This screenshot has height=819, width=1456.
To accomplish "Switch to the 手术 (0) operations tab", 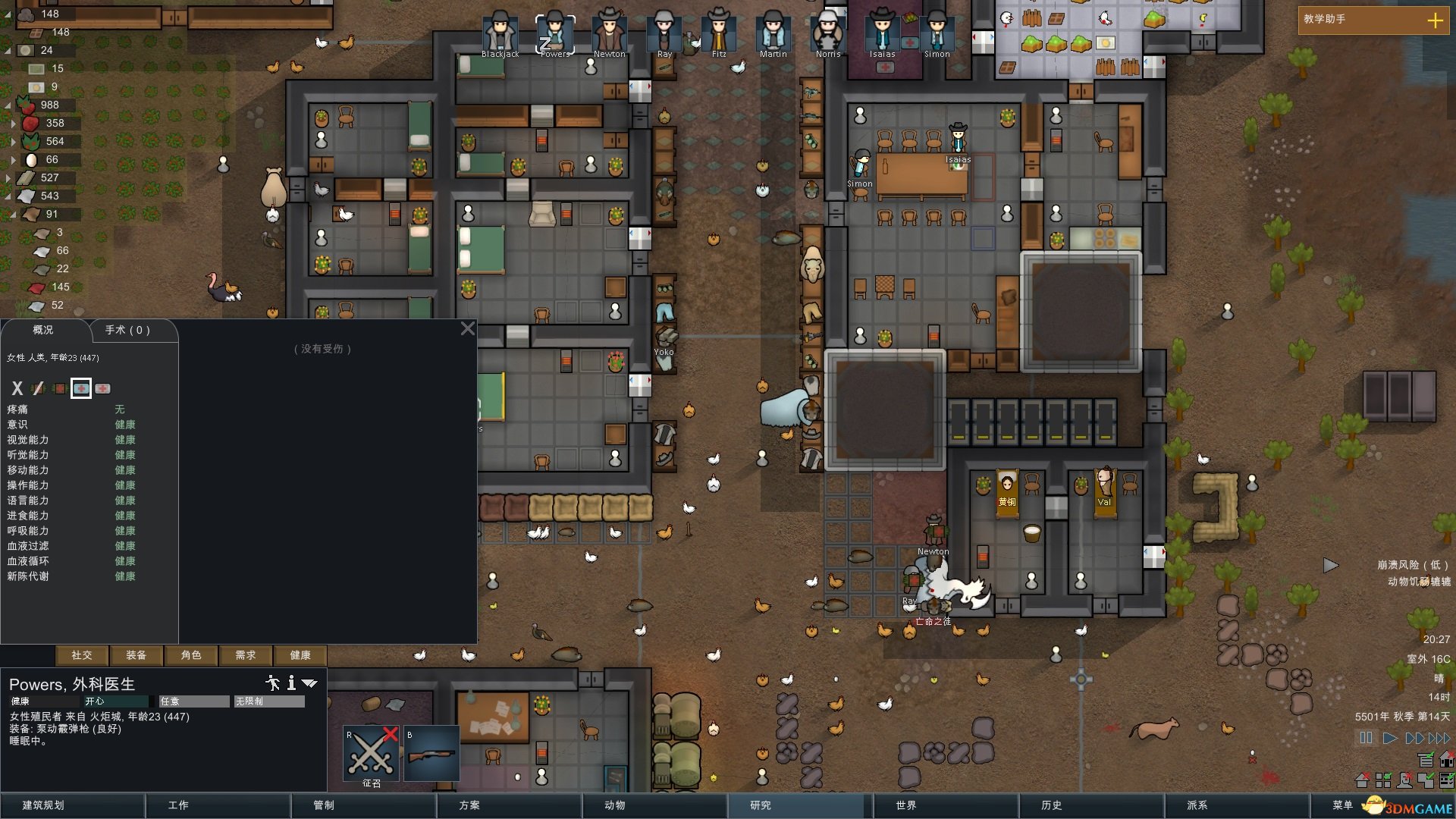I will 128,330.
